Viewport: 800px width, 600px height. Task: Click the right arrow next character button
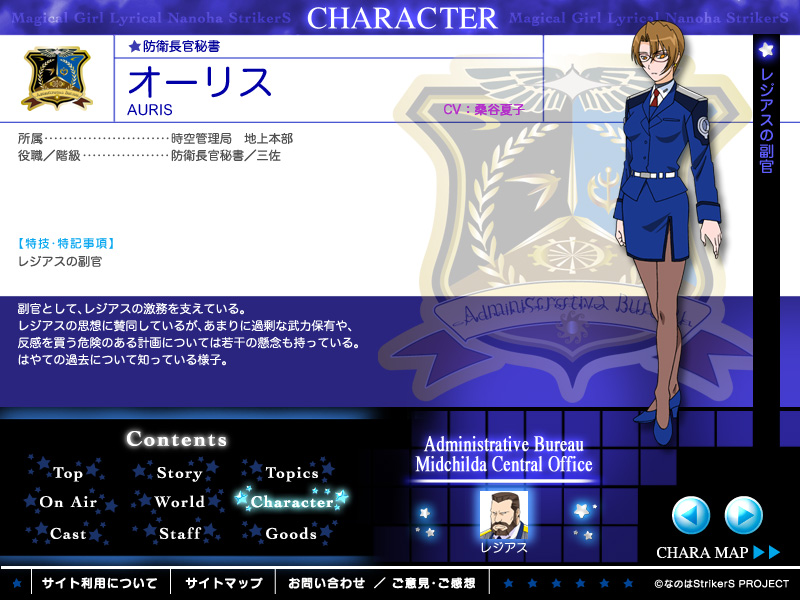[743, 515]
